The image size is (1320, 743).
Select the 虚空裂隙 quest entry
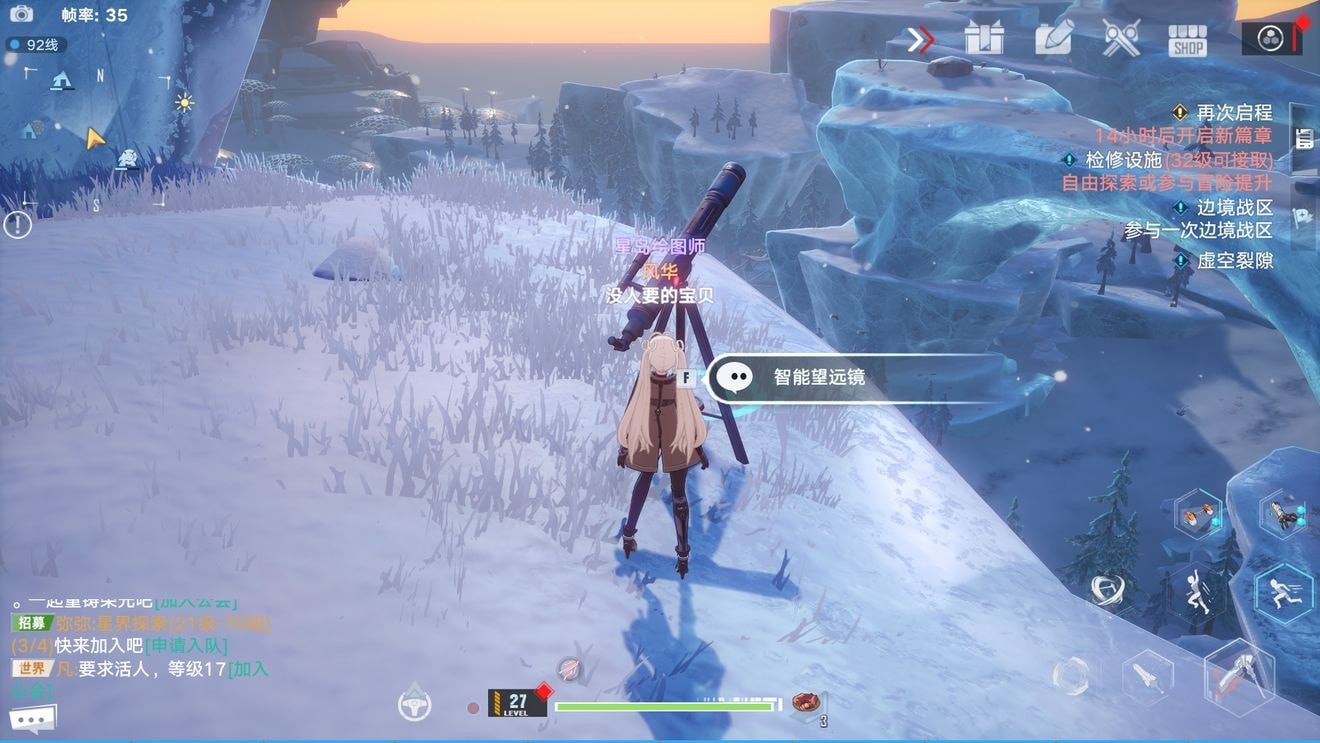(1234, 260)
